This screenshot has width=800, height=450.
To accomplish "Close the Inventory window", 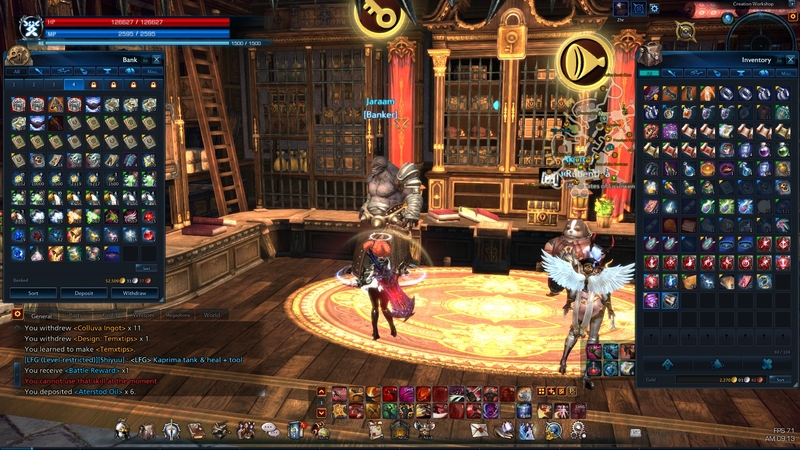I will [789, 60].
